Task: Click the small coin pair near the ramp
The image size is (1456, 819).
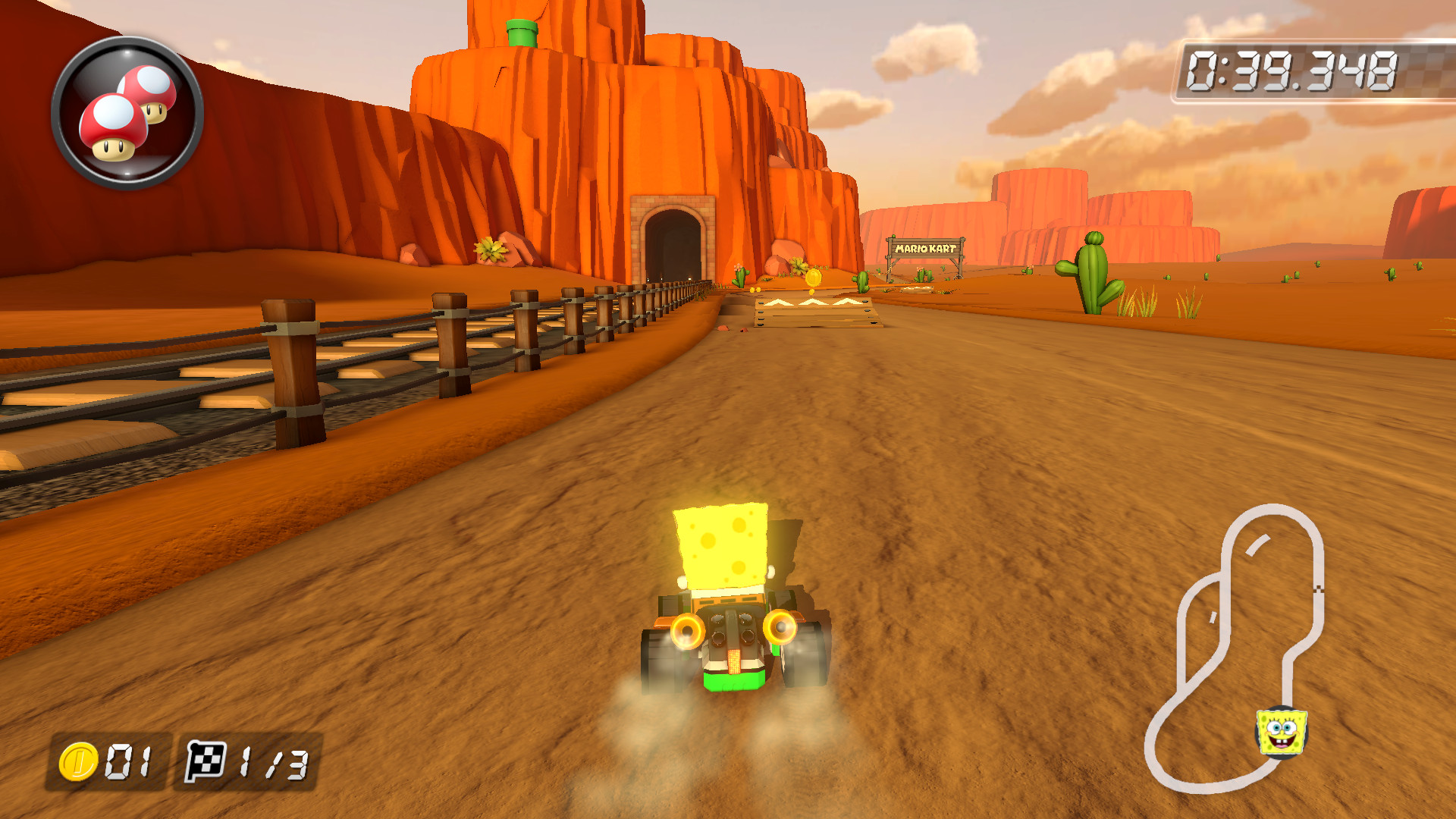Action: 755,289
